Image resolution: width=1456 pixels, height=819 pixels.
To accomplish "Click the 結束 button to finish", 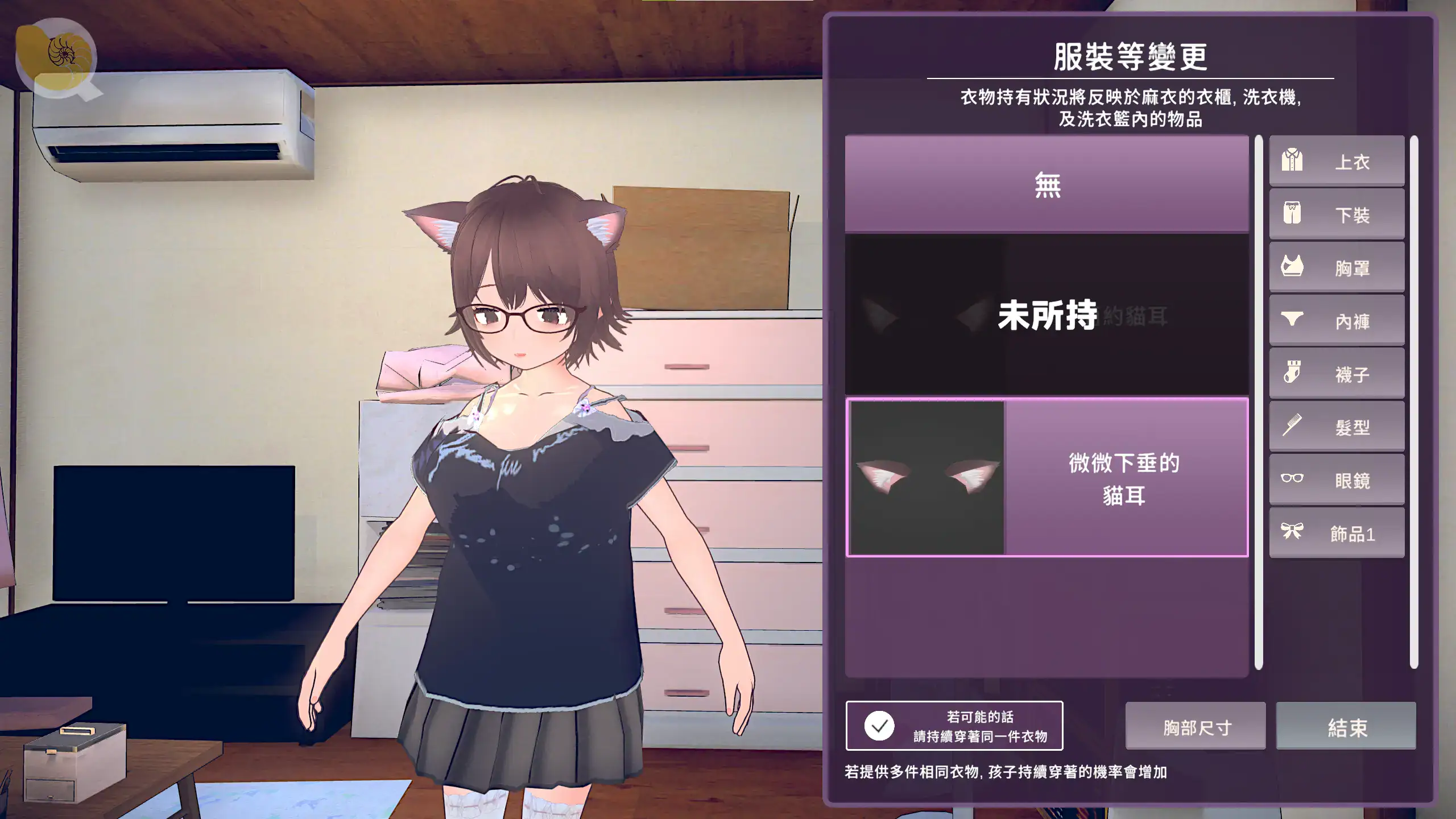I will (1346, 726).
